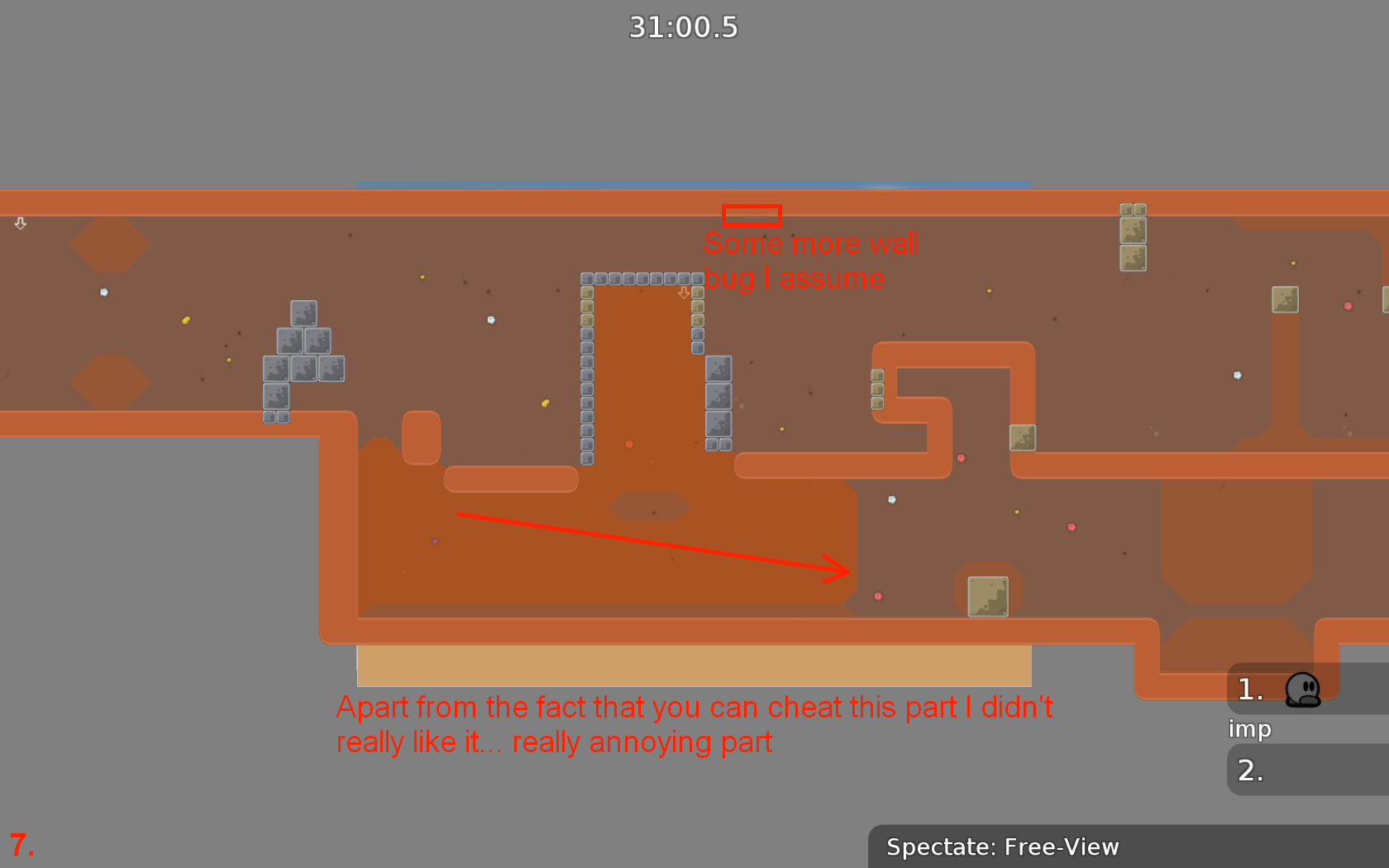The height and width of the screenshot is (868, 1389).
Task: Click the timer showing 31:00.5
Action: pyautogui.click(x=684, y=26)
